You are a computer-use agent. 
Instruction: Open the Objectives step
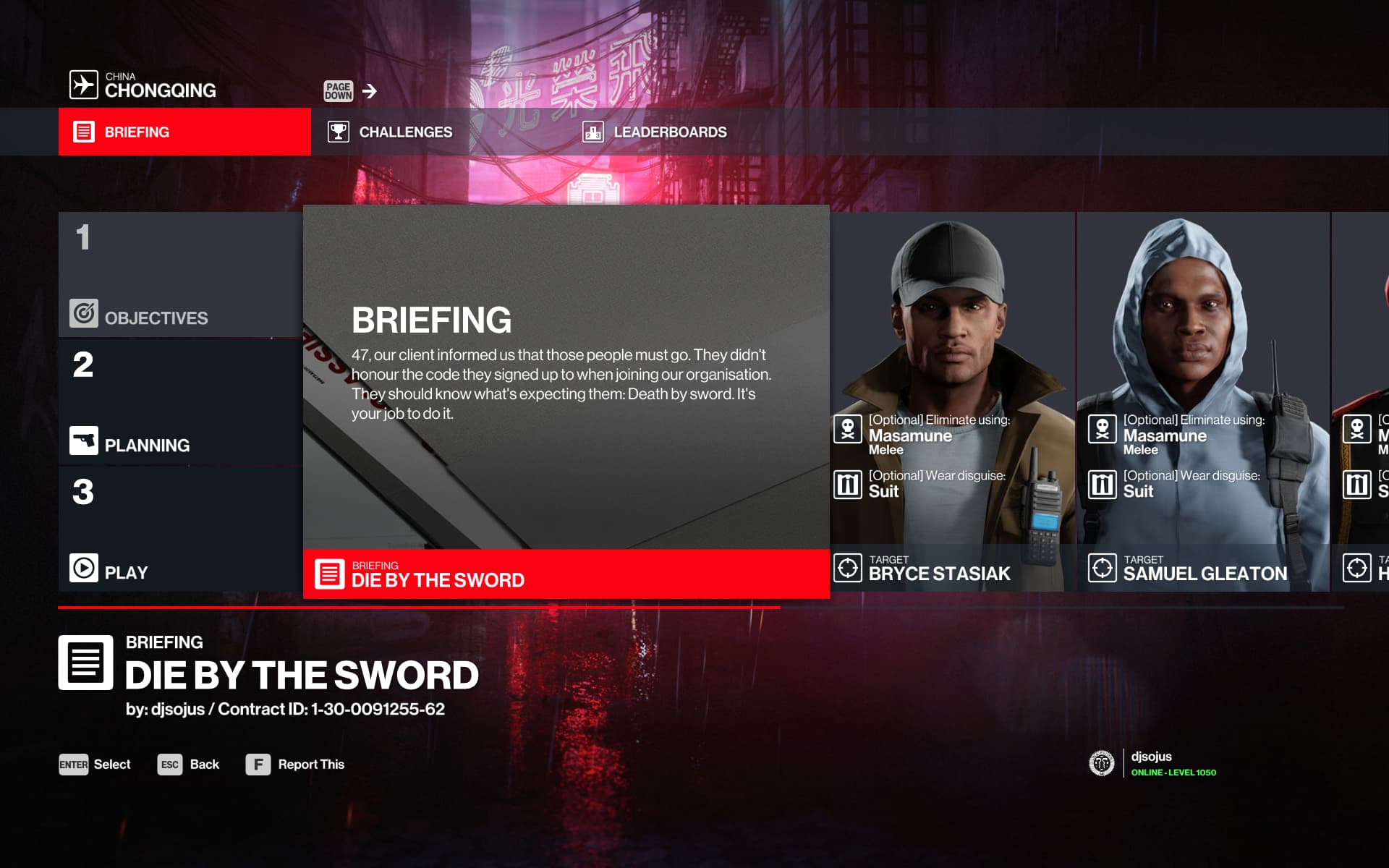(x=180, y=275)
